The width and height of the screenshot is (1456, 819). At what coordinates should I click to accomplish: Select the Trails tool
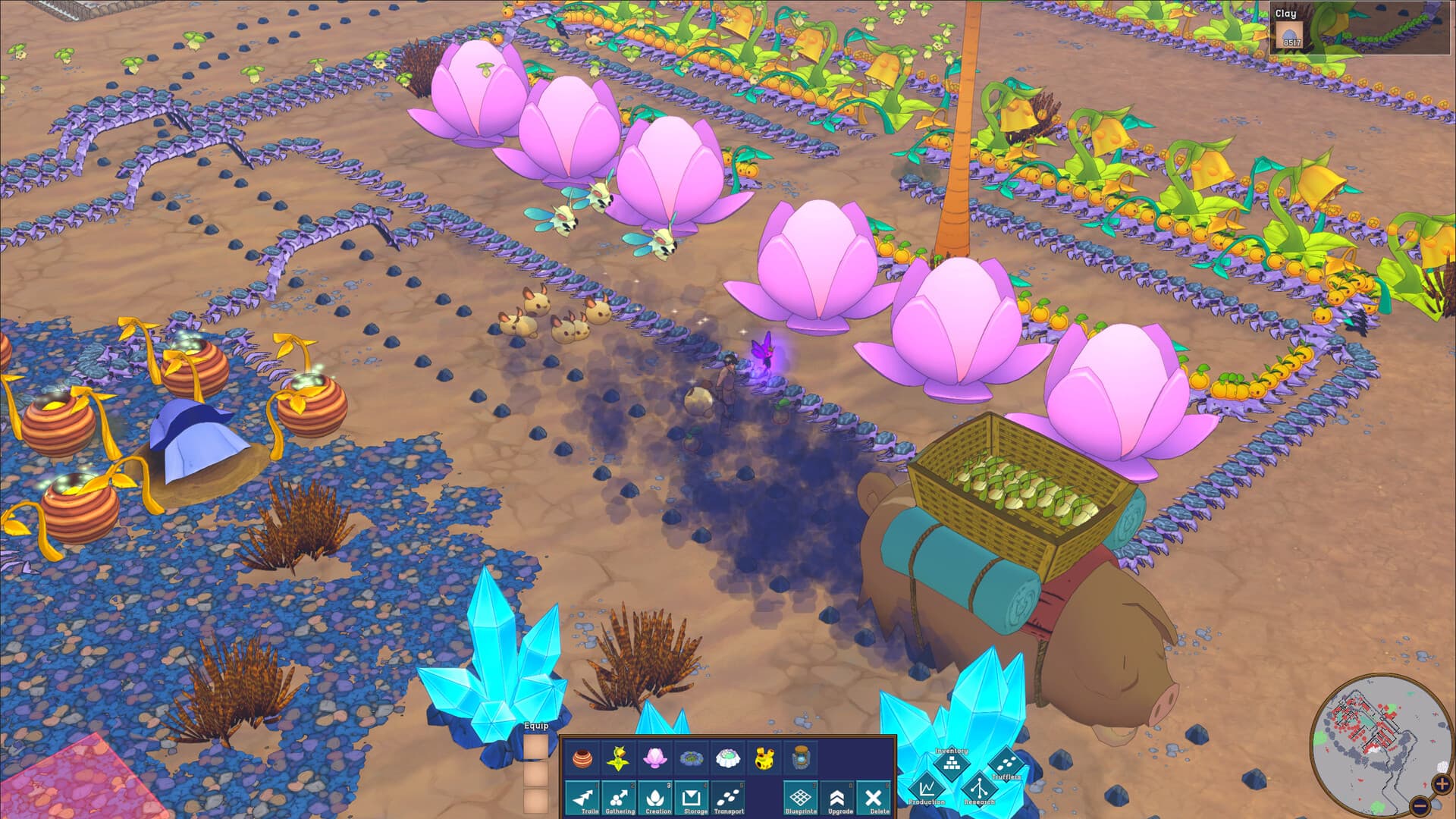tap(582, 799)
